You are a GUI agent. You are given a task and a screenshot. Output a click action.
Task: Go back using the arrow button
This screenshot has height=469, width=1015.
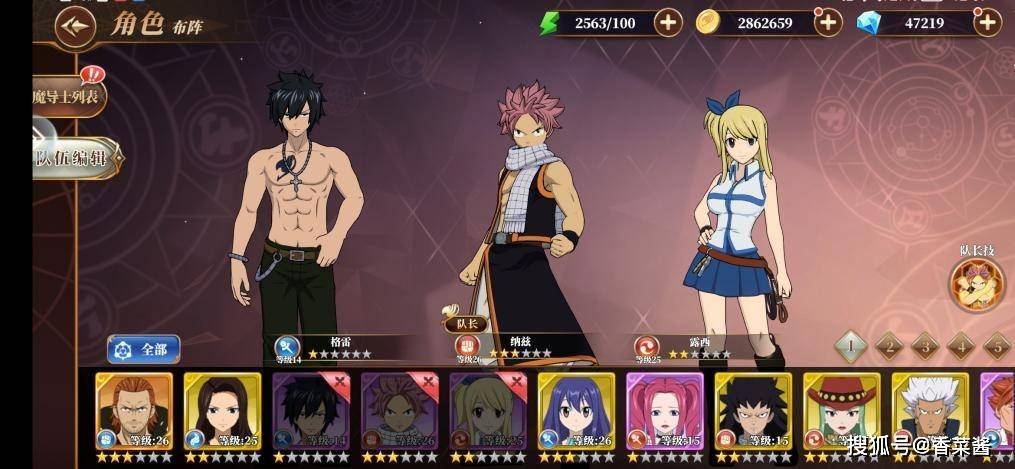[74, 27]
